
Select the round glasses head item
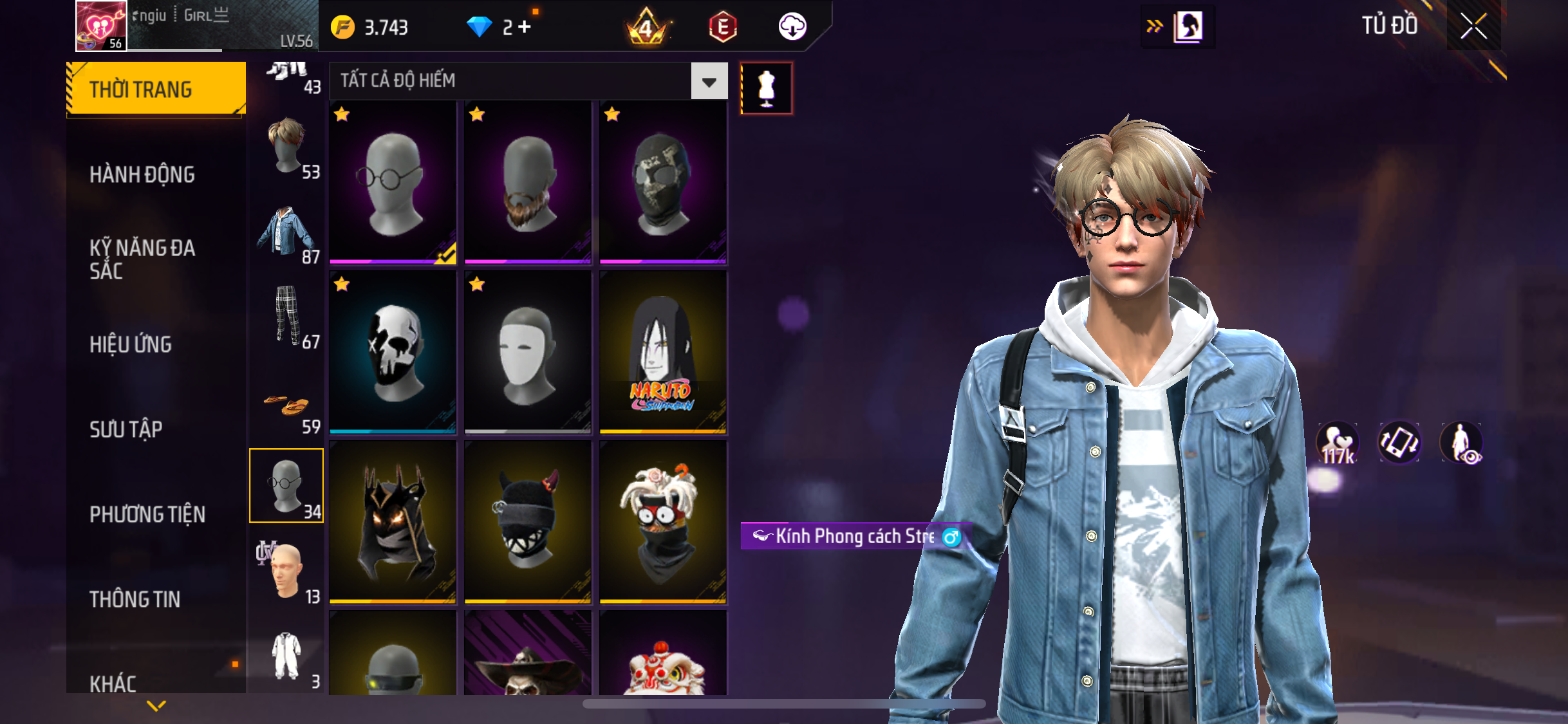pyautogui.click(x=393, y=182)
